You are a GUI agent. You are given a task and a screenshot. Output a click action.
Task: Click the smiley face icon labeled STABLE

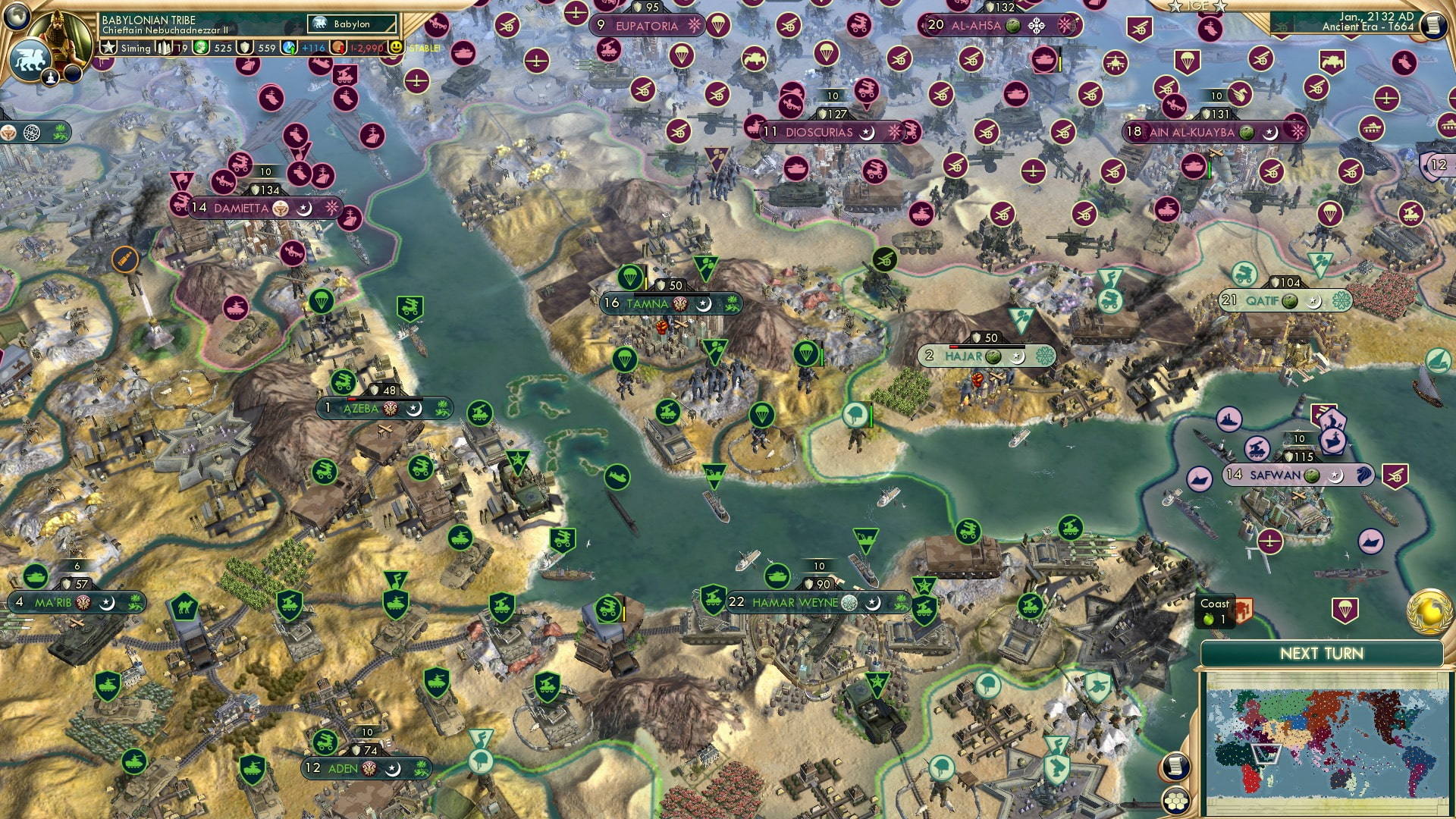[x=397, y=48]
